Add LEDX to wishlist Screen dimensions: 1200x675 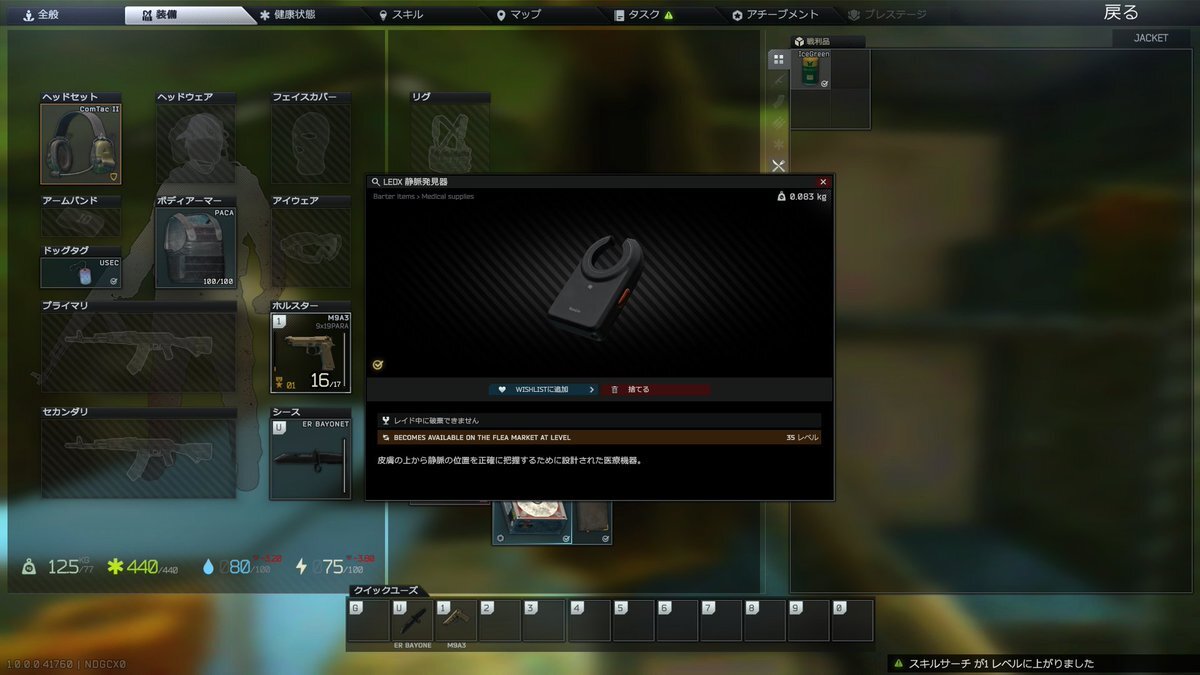tap(543, 389)
